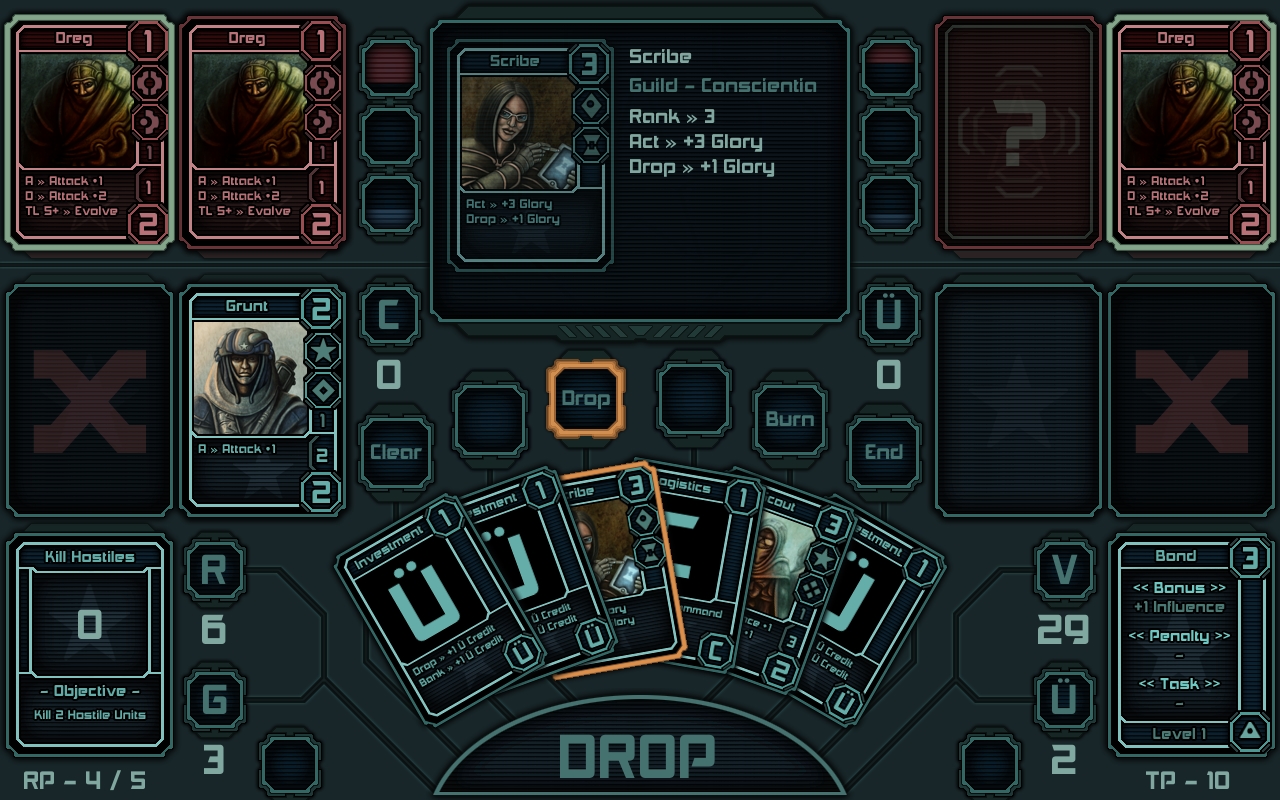Confirm with the large DROP button
The image size is (1280, 800).
[640, 757]
